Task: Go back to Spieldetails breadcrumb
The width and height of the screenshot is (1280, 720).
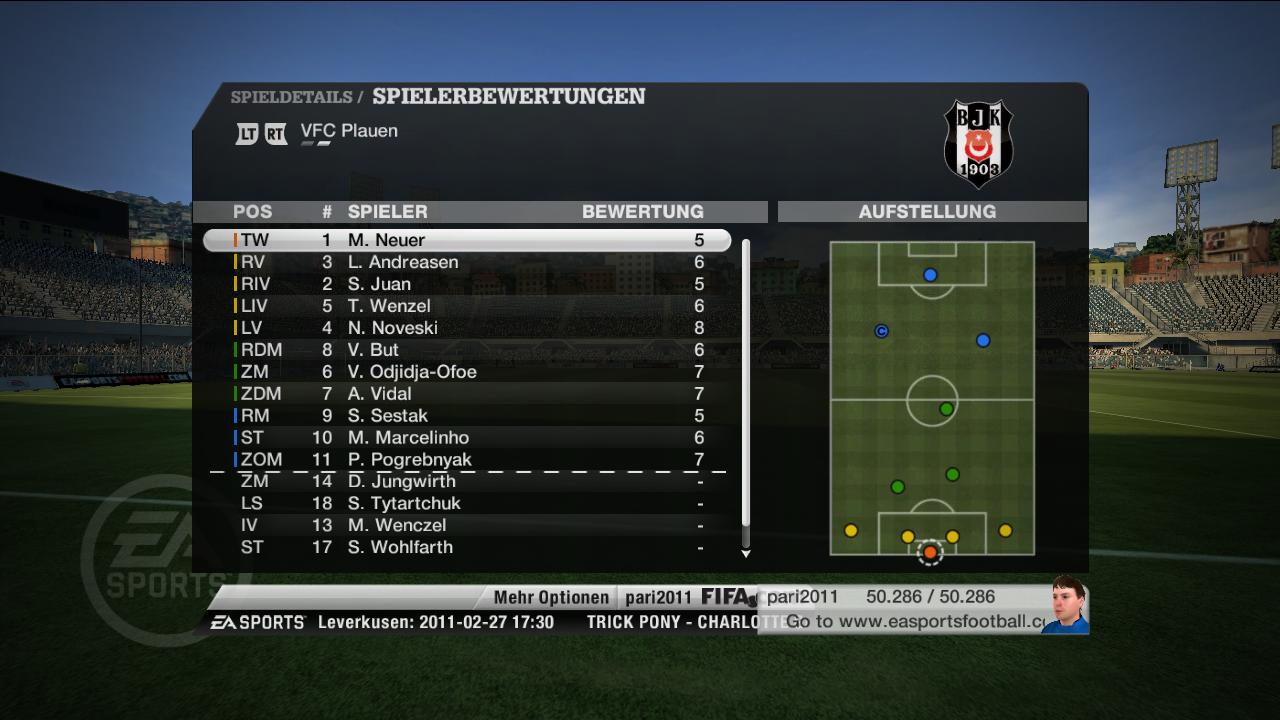Action: point(291,97)
